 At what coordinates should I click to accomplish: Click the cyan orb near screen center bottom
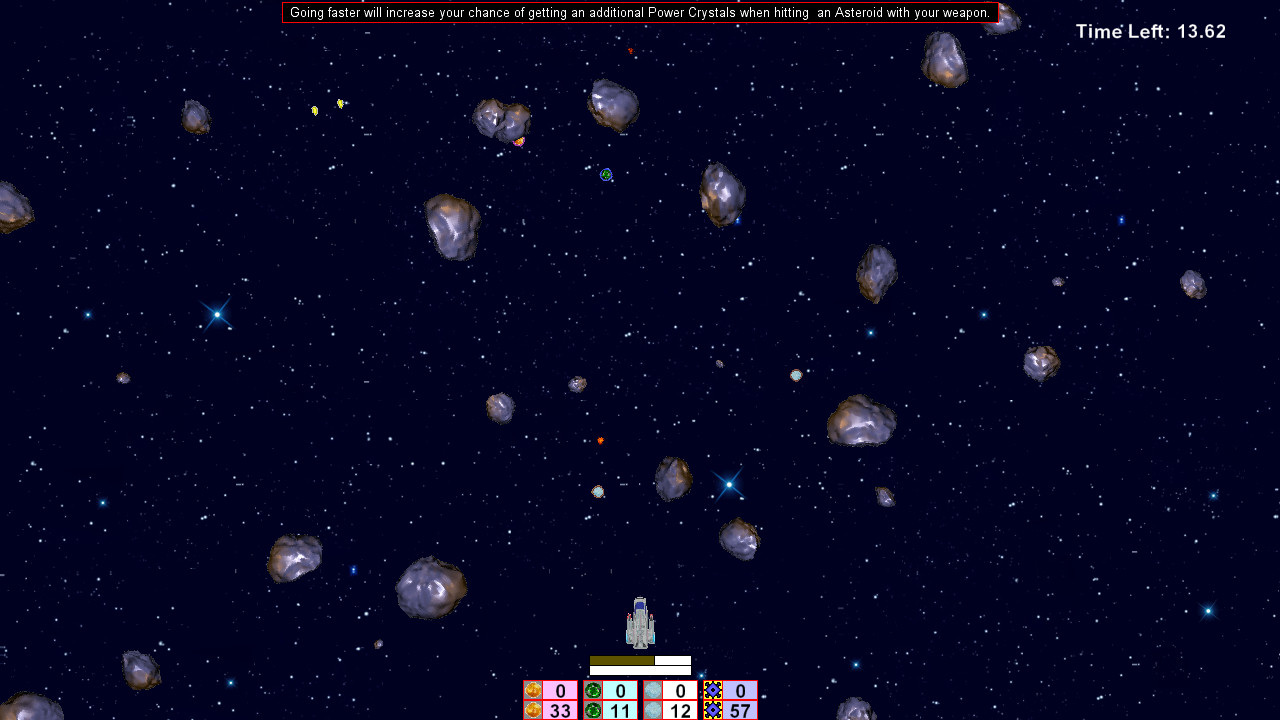[x=598, y=491]
